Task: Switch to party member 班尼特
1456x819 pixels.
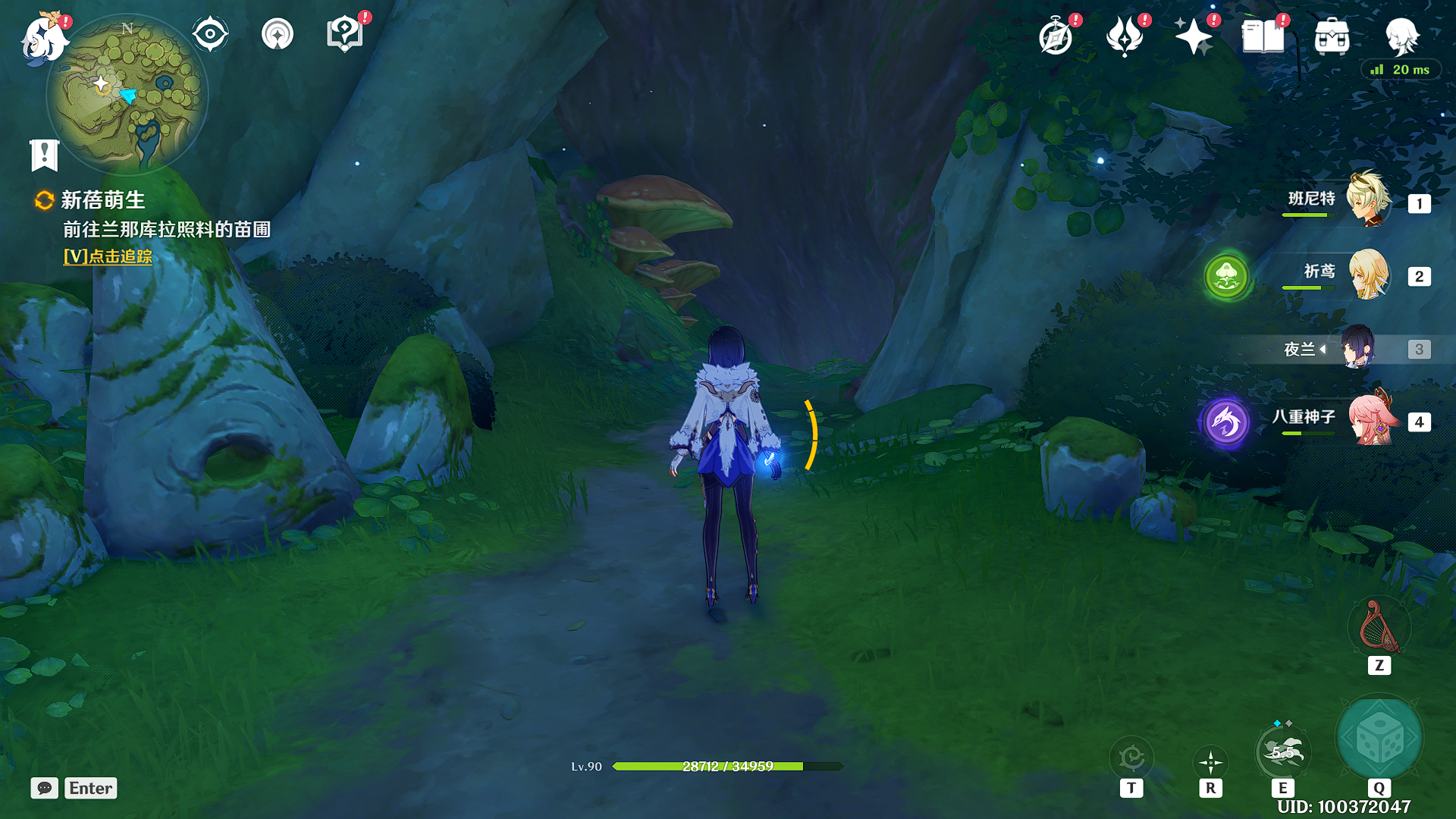Action: (x=1368, y=200)
